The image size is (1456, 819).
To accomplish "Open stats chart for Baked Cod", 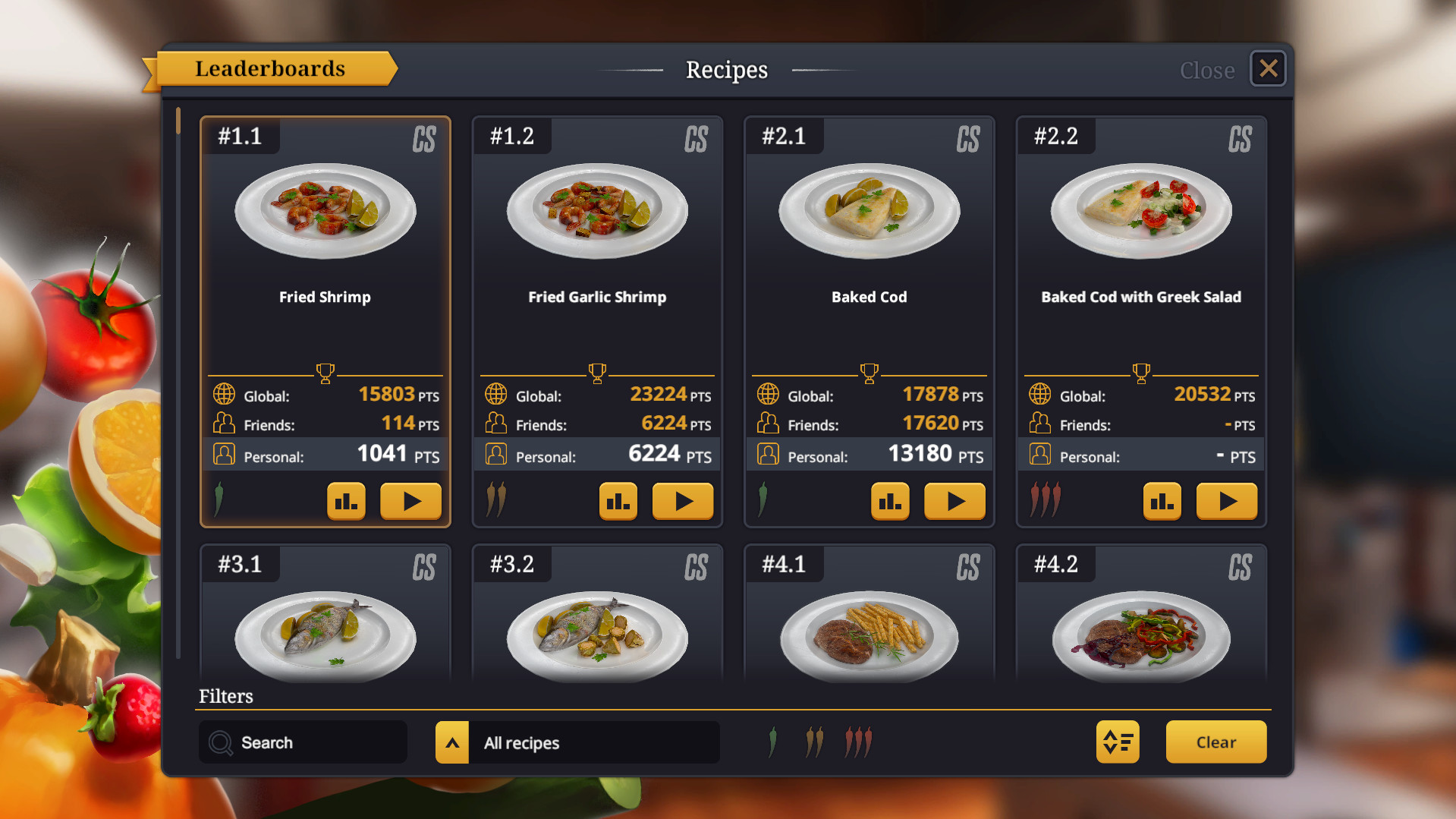I will (x=890, y=501).
